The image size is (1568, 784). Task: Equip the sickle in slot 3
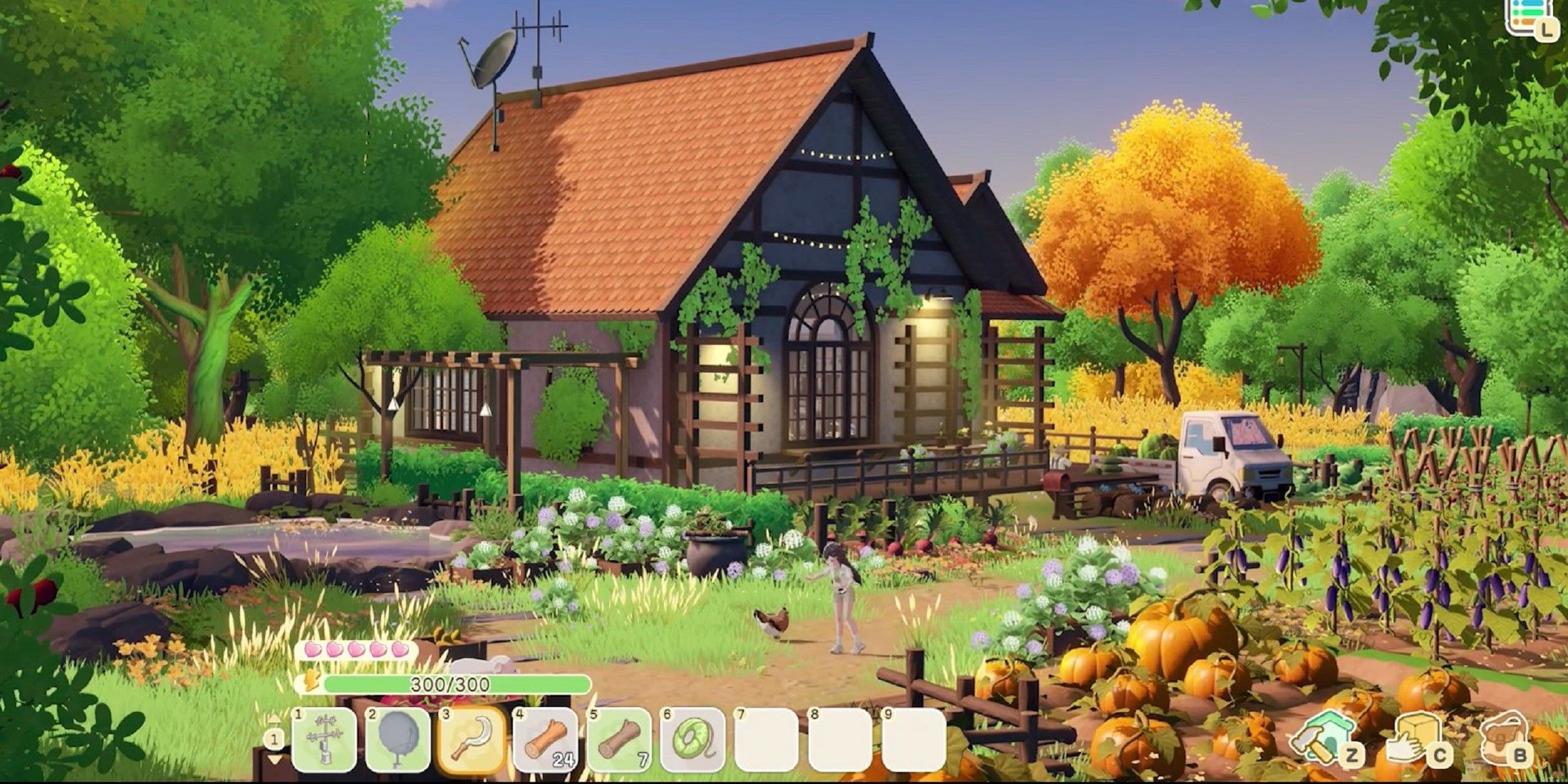[x=472, y=741]
